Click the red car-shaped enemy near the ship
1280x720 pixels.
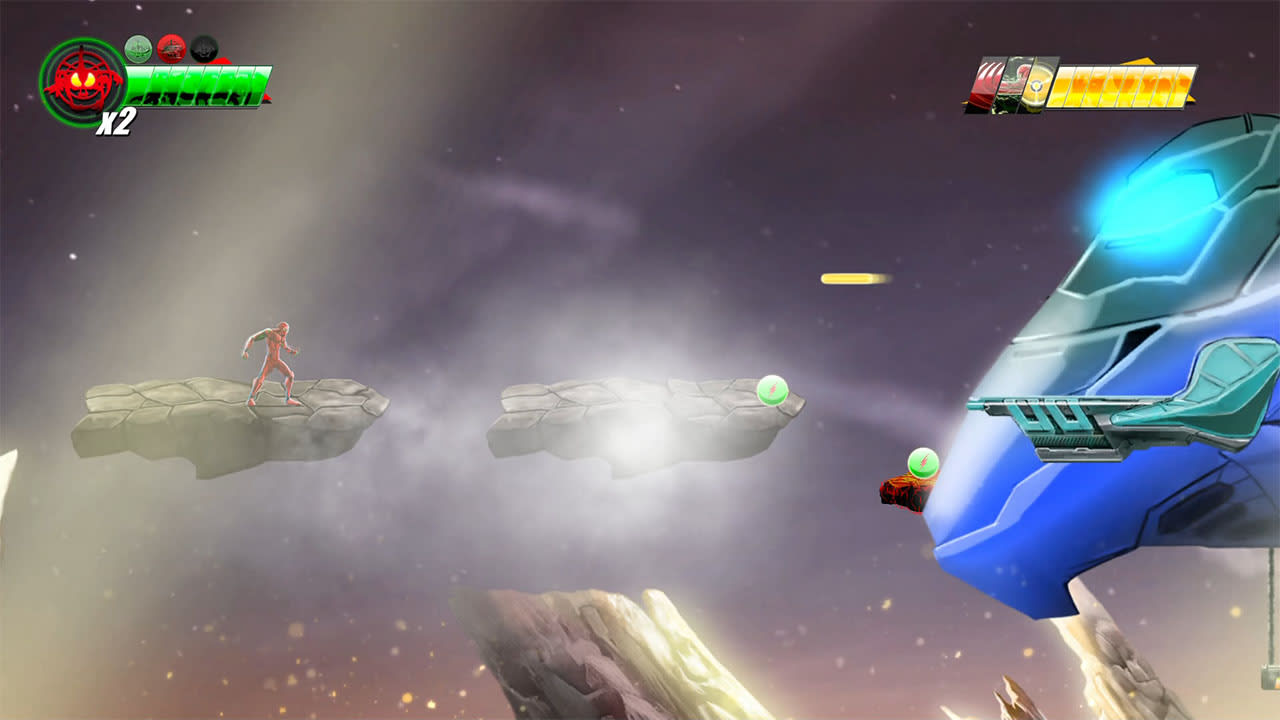[x=905, y=493]
